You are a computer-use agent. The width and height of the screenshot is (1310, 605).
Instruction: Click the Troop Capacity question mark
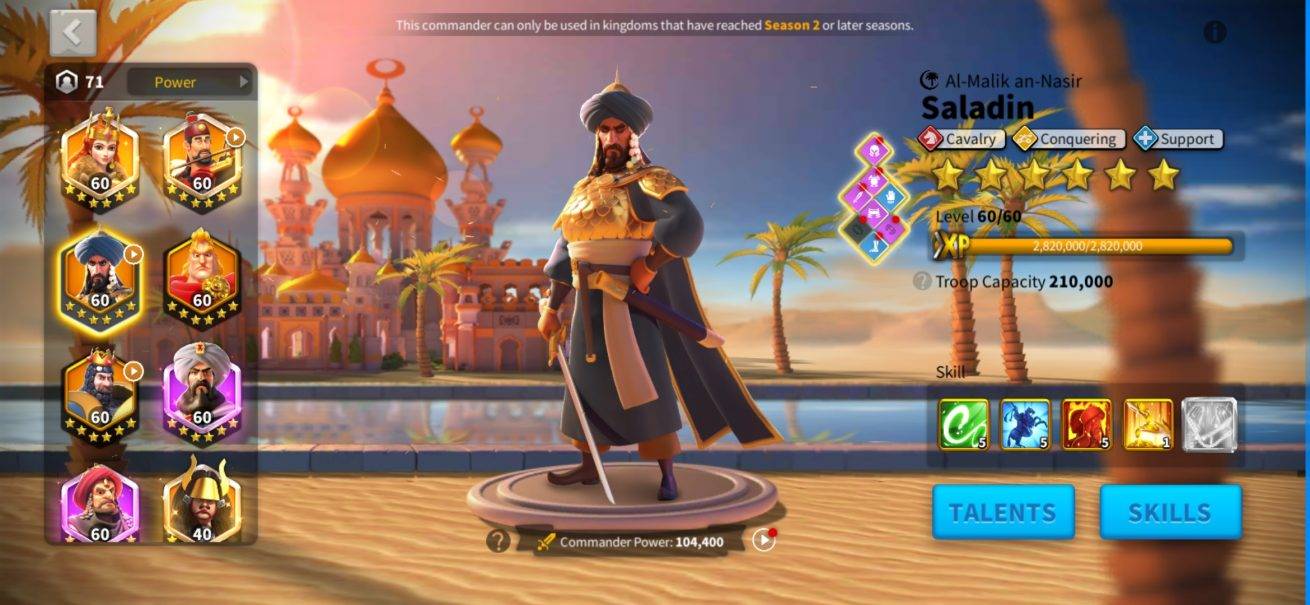[922, 282]
